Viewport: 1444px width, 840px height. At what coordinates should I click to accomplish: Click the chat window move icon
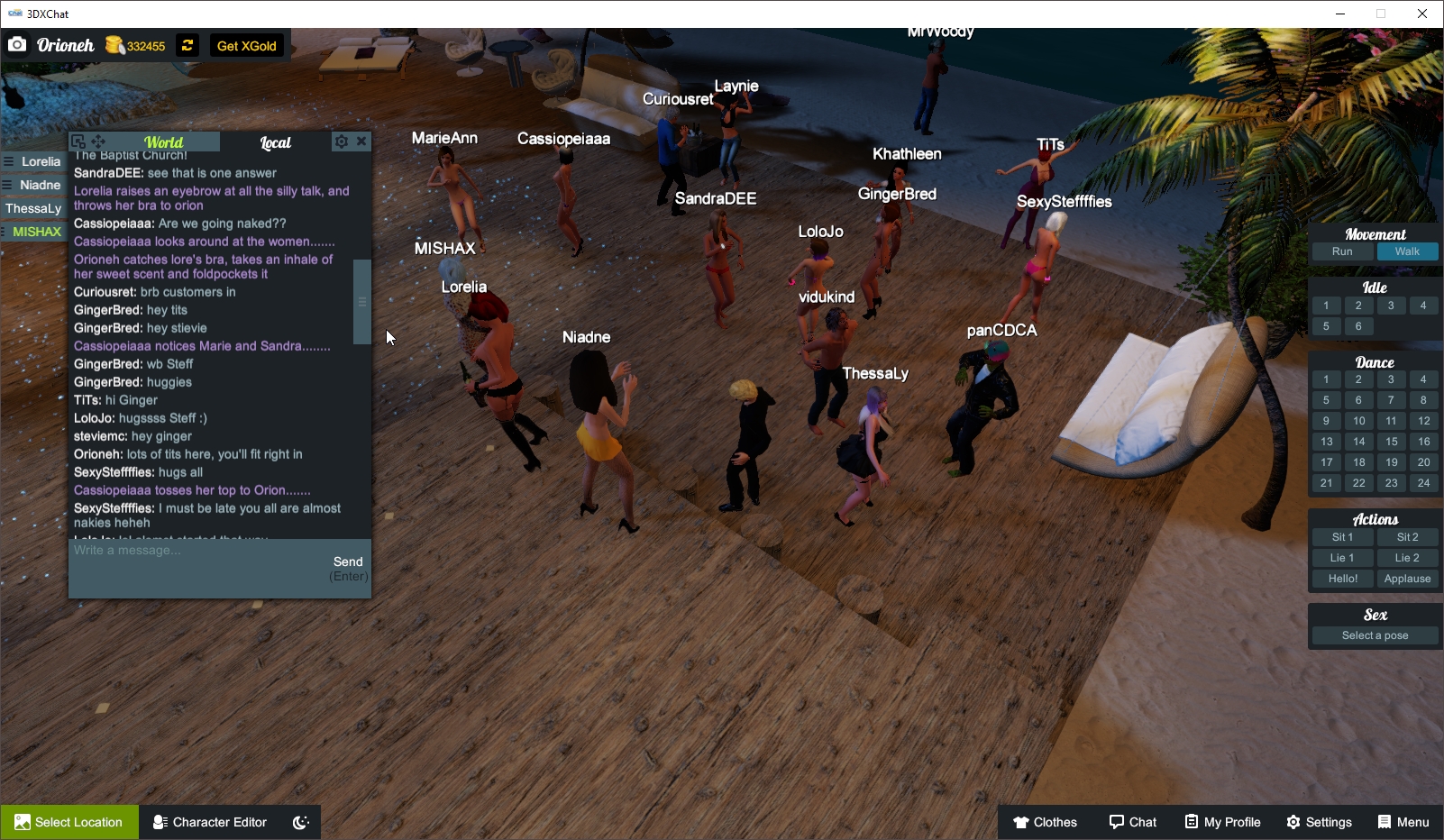point(99,141)
